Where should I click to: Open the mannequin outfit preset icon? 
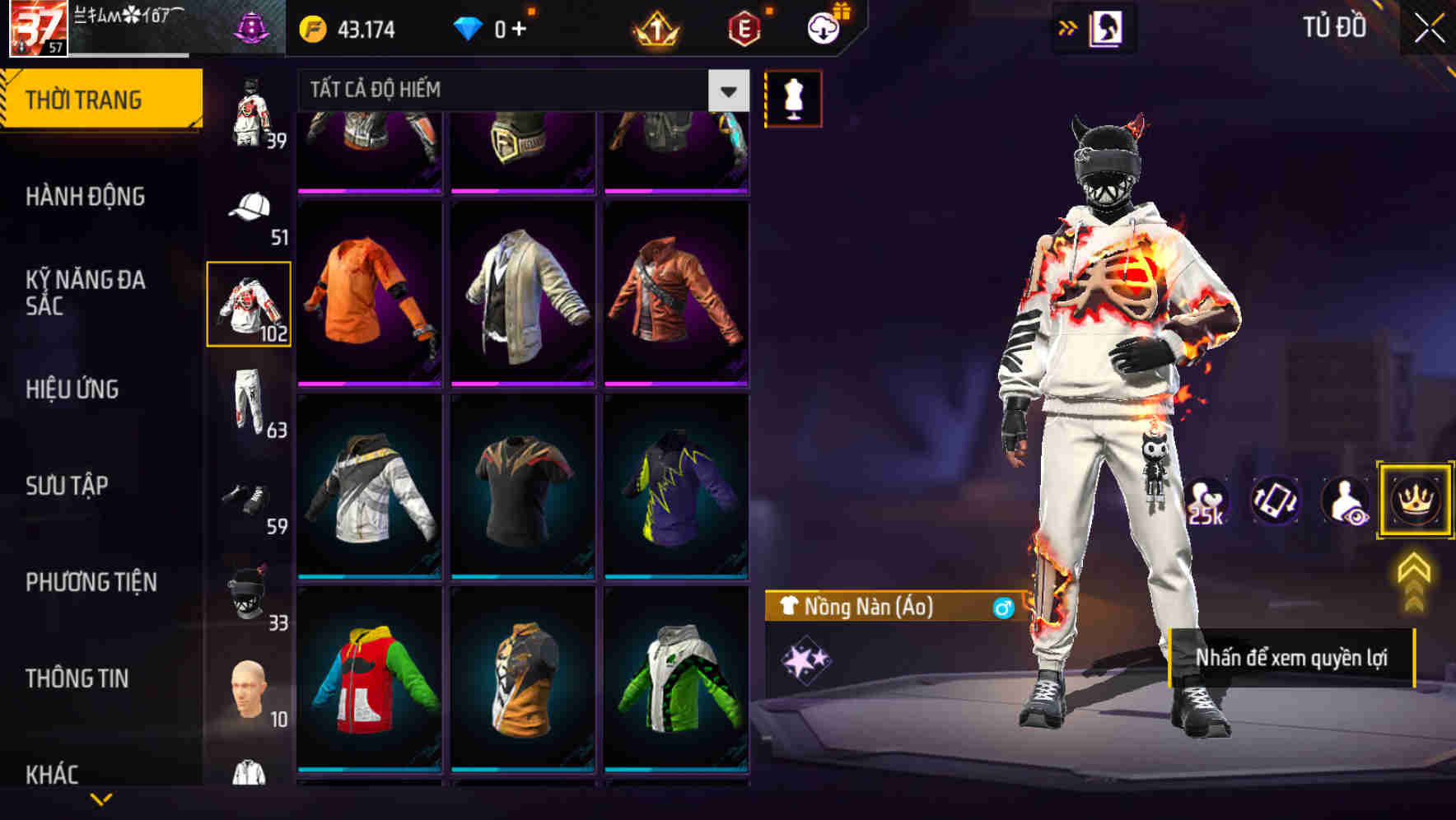[793, 96]
